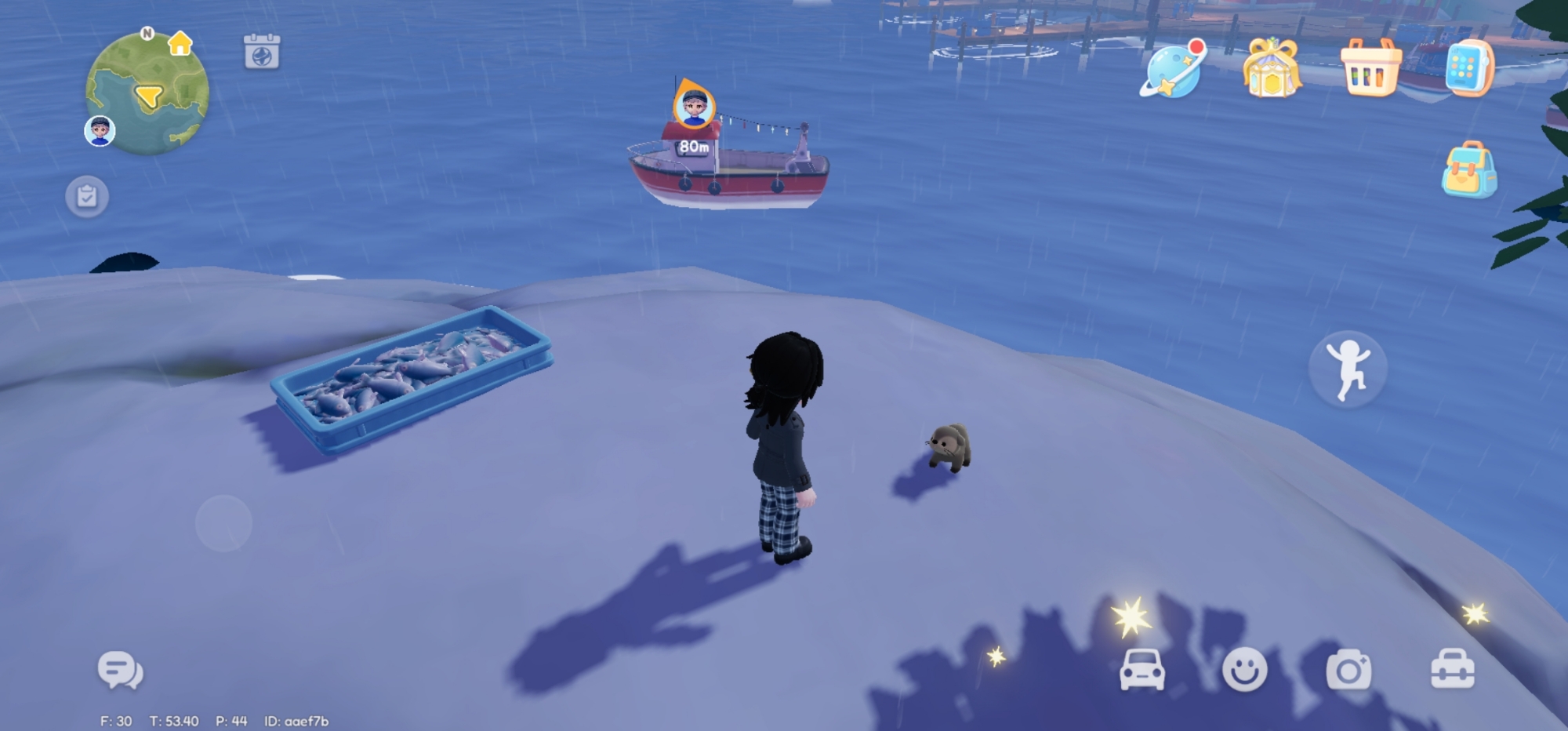The height and width of the screenshot is (731, 1568).
Task: Open the toolbox build menu
Action: click(1452, 671)
